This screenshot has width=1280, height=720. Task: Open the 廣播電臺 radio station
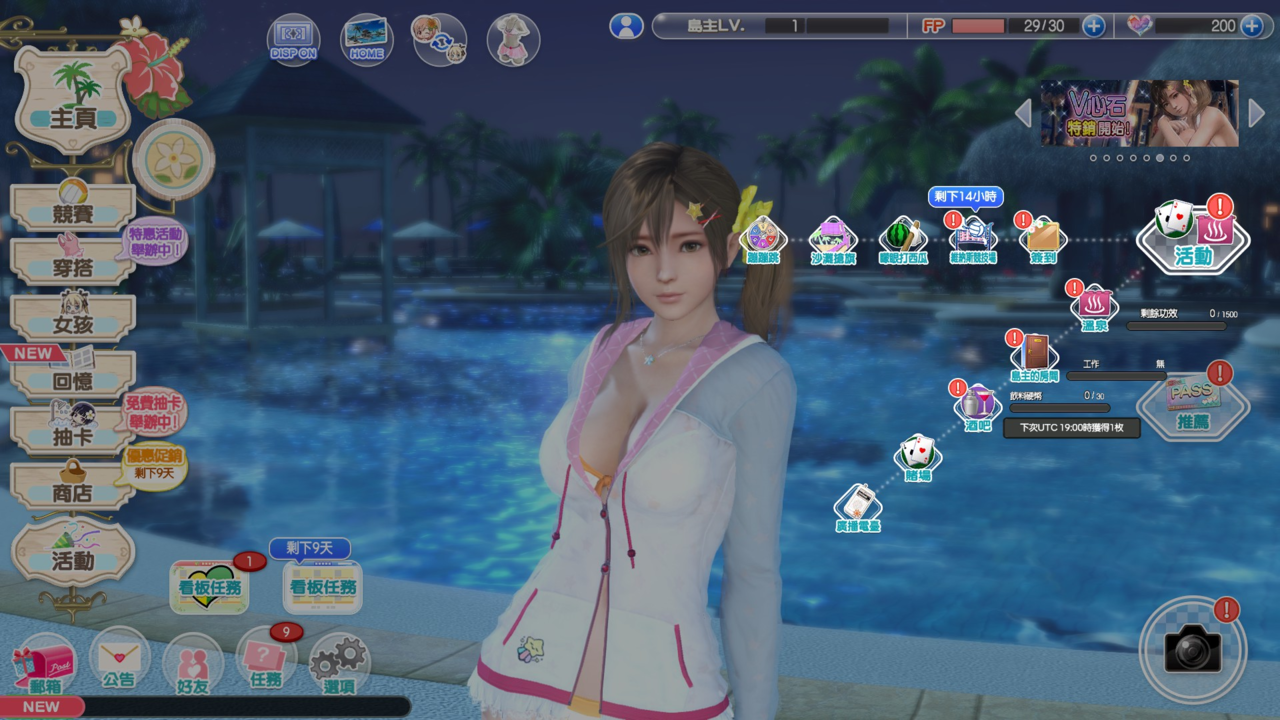pos(858,508)
